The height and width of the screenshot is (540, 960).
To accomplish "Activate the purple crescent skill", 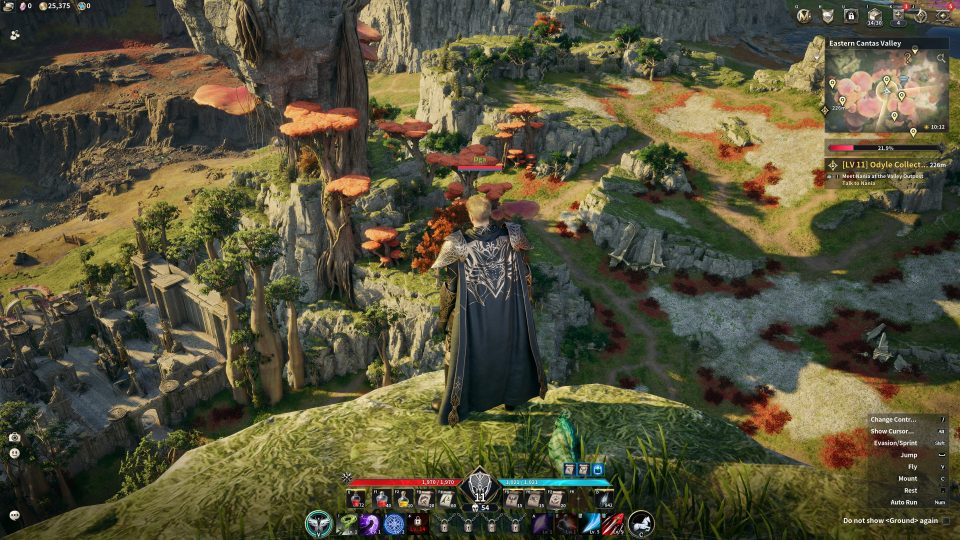I will coord(370,523).
